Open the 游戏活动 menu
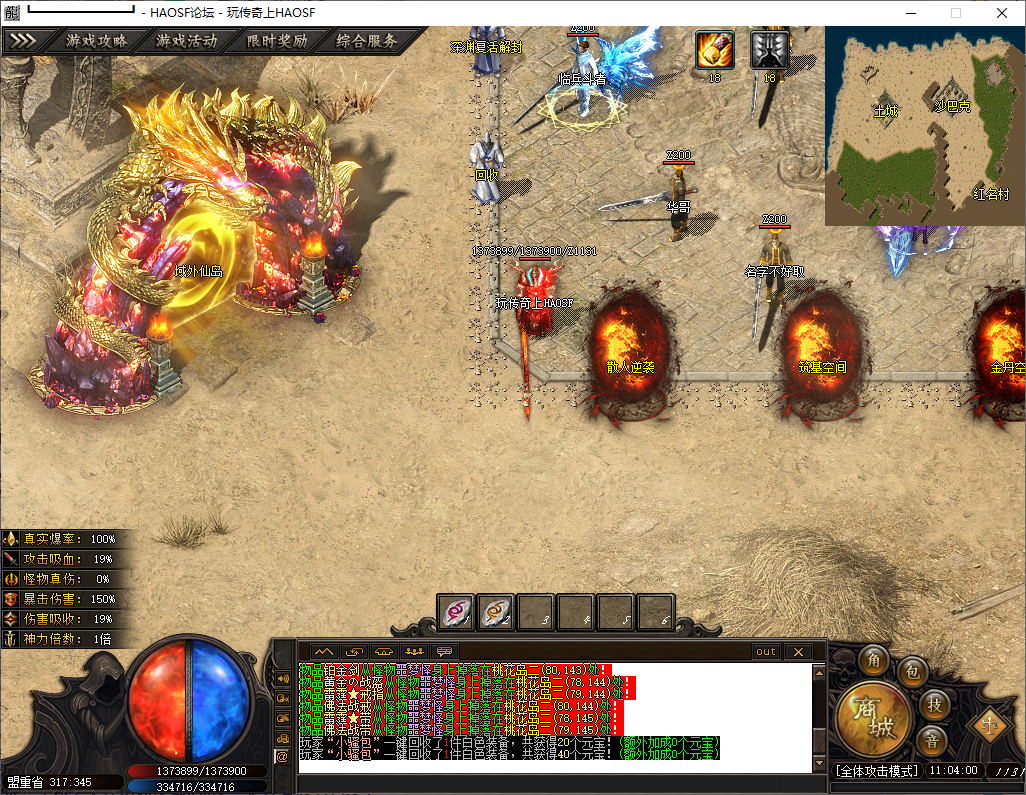Screen dimensions: 1026x795 (186, 41)
